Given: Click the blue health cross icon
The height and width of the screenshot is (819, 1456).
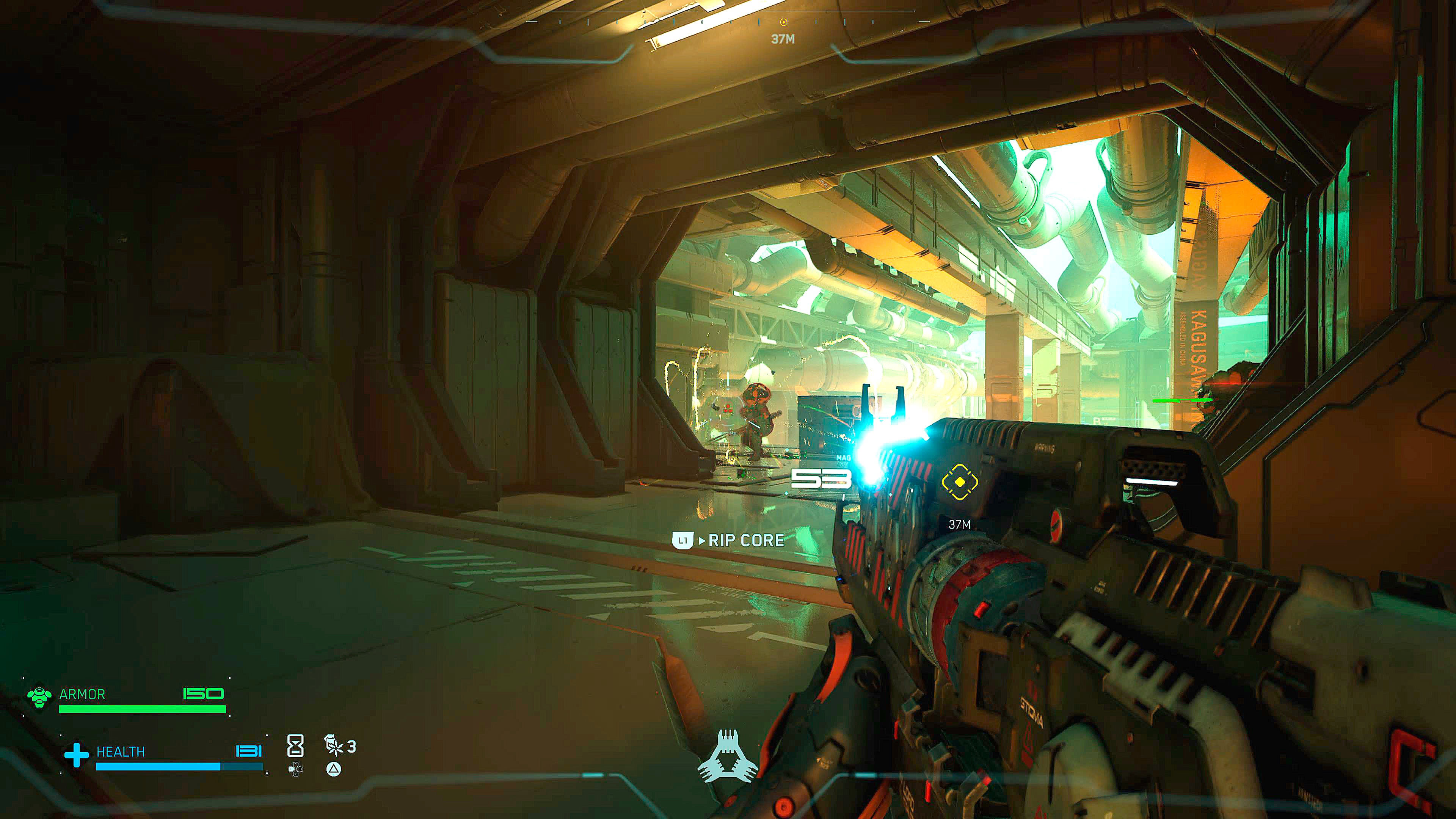Looking at the screenshot, I should click(x=76, y=755).
